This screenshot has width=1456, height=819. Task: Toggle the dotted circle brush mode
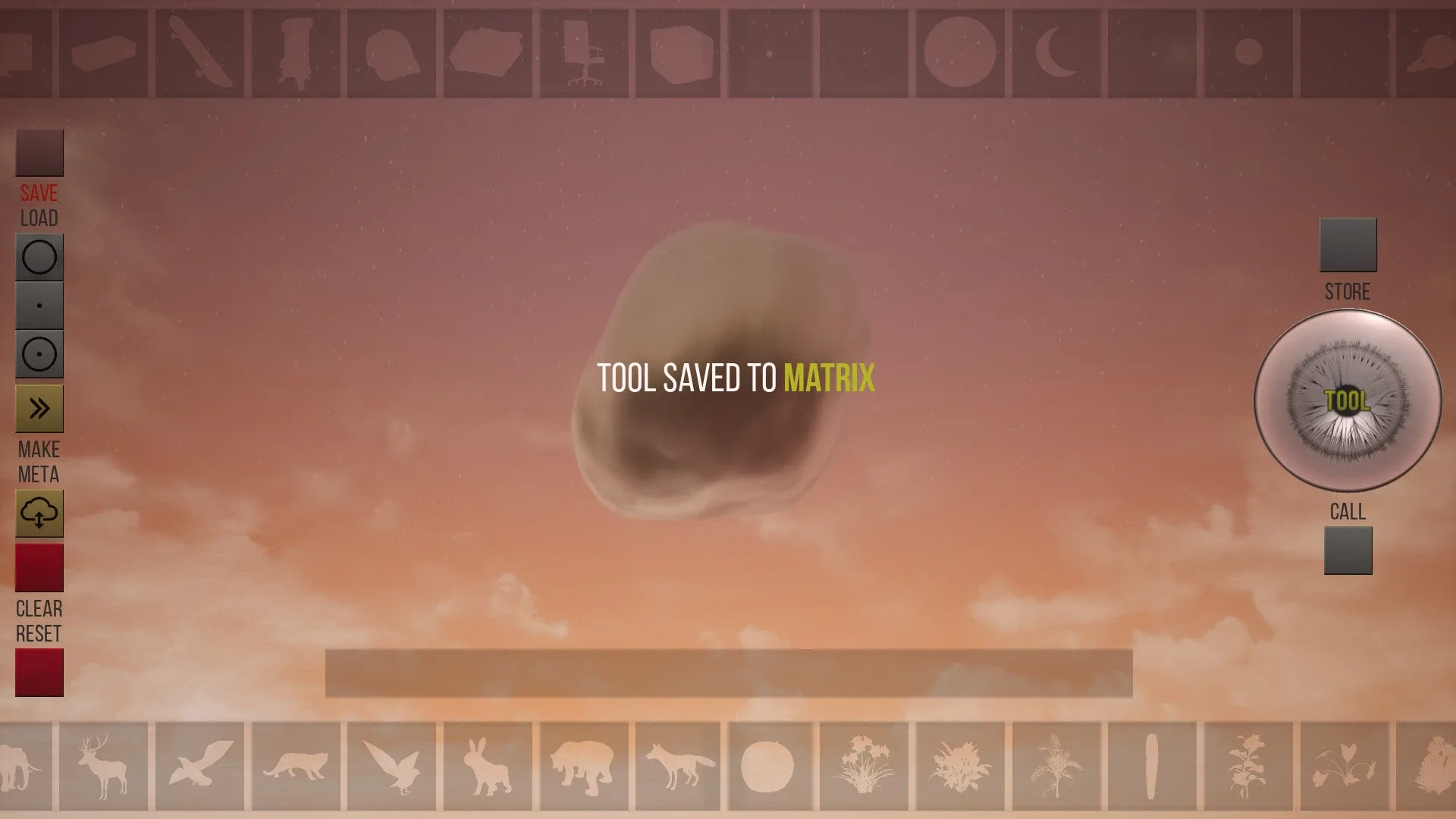(39, 354)
